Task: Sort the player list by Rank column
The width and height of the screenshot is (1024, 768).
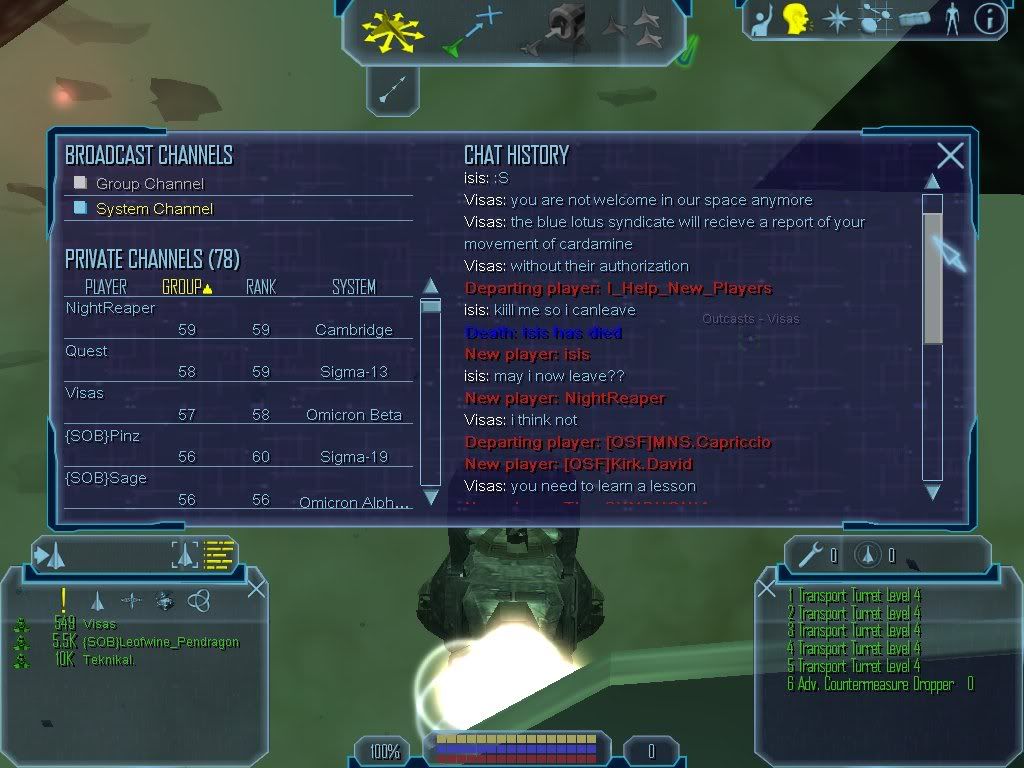Action: click(x=260, y=288)
